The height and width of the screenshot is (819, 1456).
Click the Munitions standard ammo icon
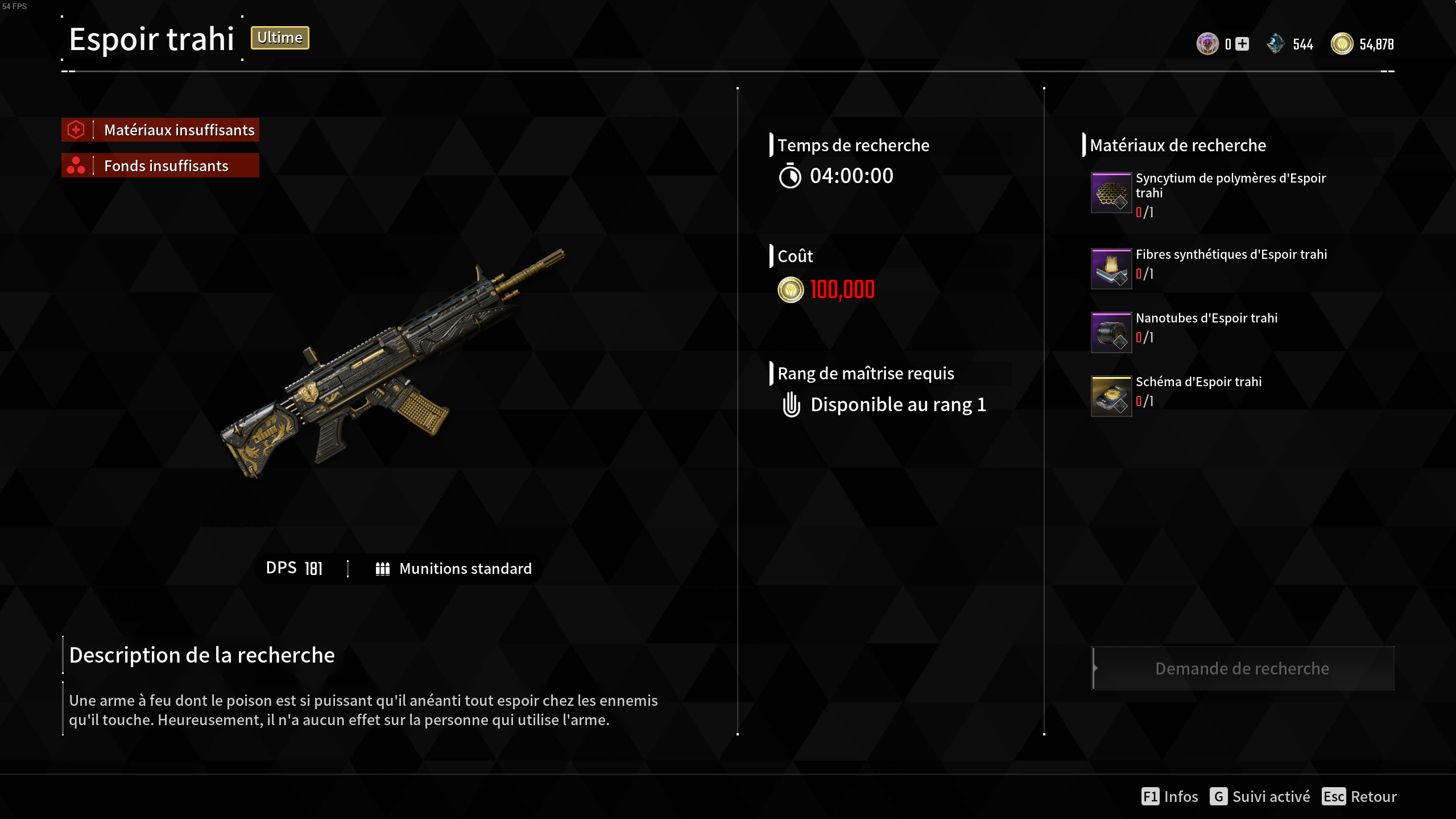[x=382, y=568]
